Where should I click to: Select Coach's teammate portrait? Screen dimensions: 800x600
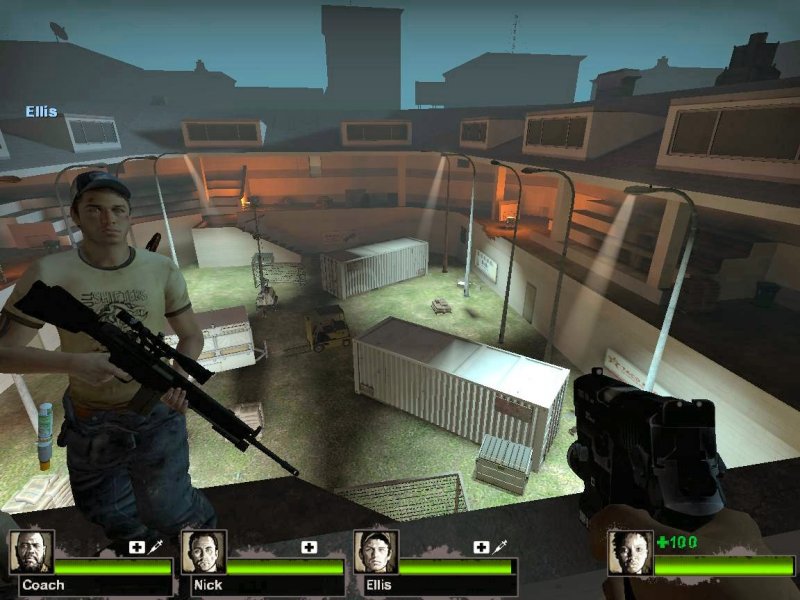click(x=32, y=552)
